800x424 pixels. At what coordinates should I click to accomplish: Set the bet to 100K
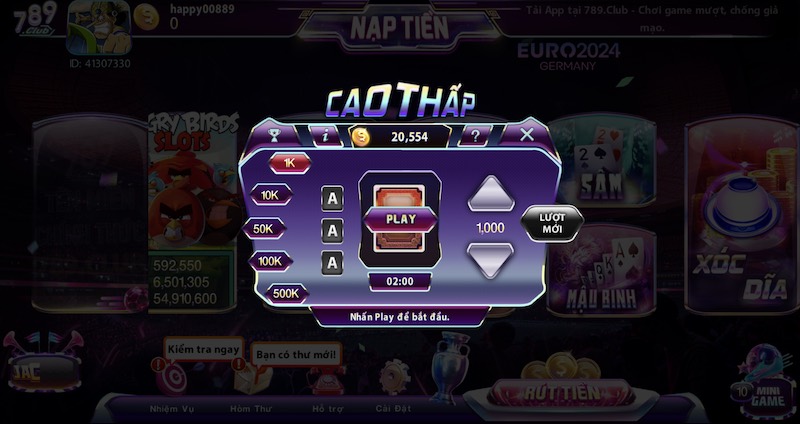270,261
